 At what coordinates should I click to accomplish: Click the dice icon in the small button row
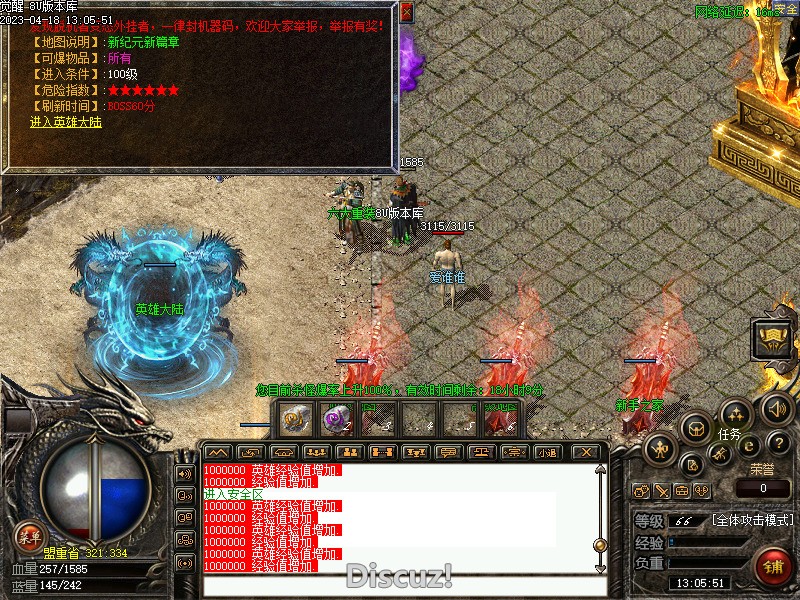tap(702, 491)
